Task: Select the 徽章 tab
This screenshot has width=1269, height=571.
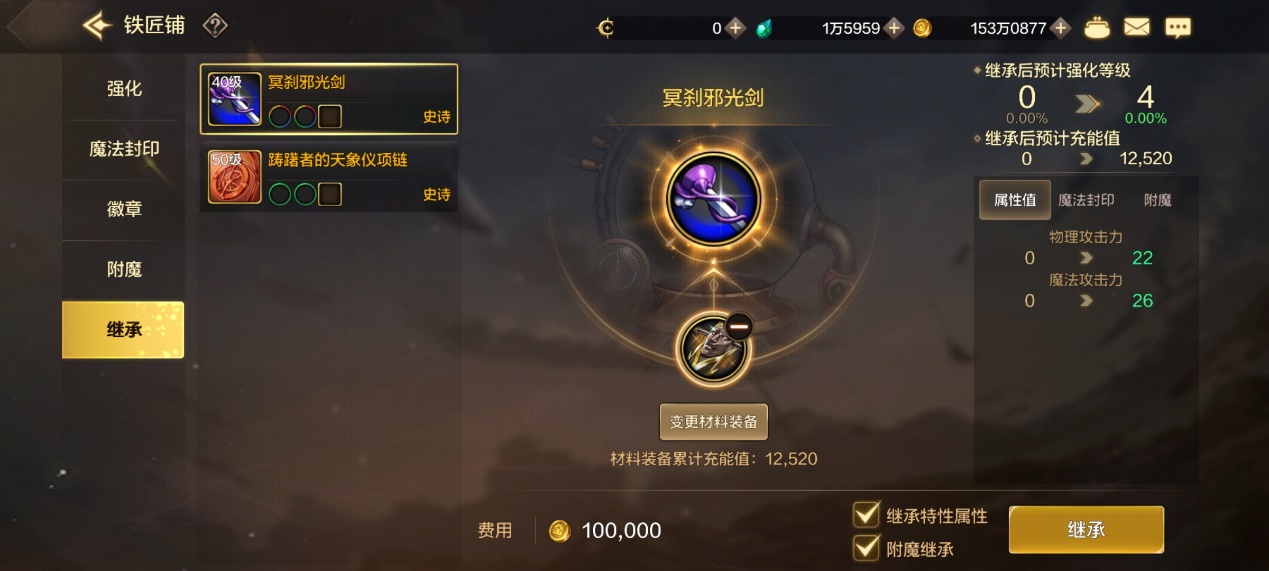Action: (124, 209)
